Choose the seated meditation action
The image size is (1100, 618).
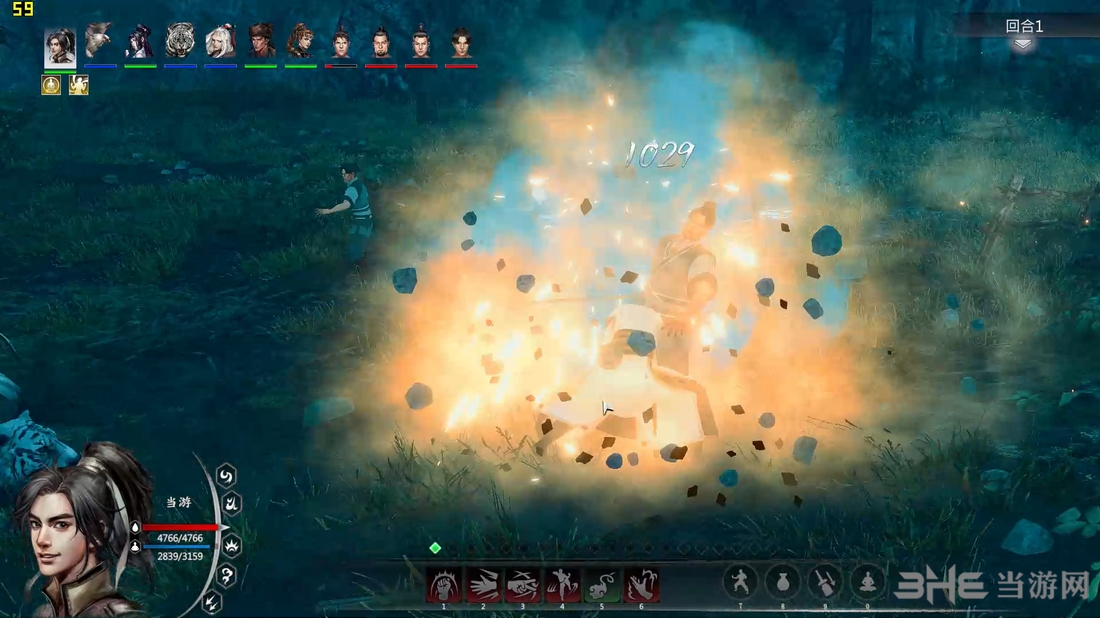[867, 583]
